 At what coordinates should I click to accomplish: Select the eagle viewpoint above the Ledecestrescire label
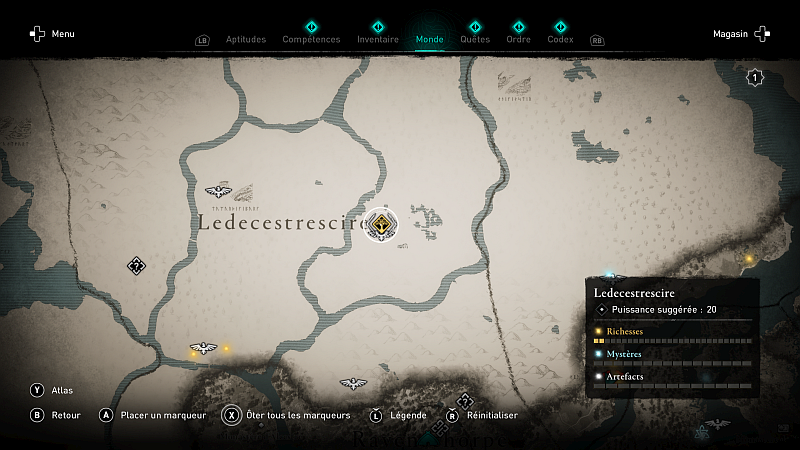[218, 191]
